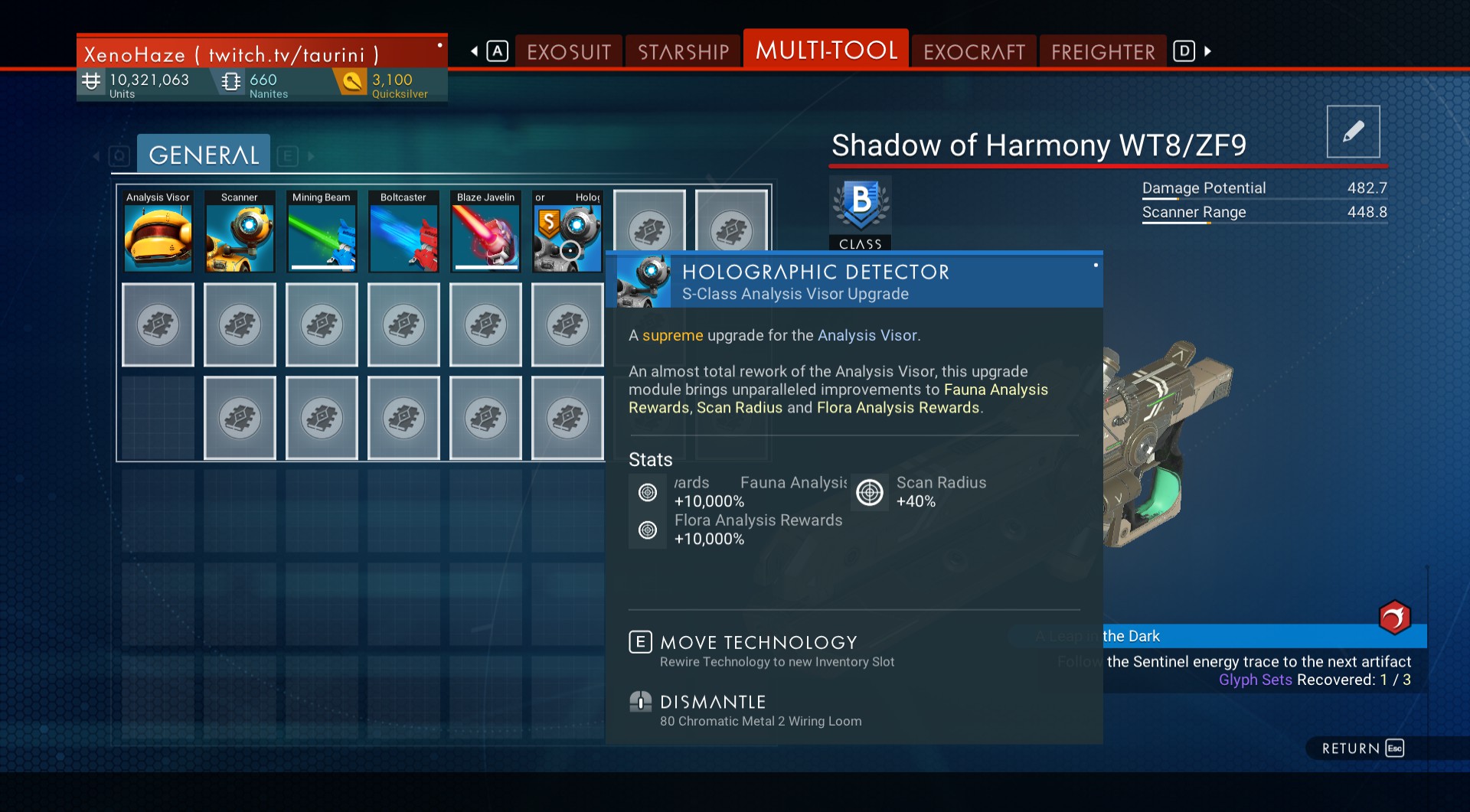Click the Scan Radius stat icon
This screenshot has width=1470, height=812.
[869, 492]
